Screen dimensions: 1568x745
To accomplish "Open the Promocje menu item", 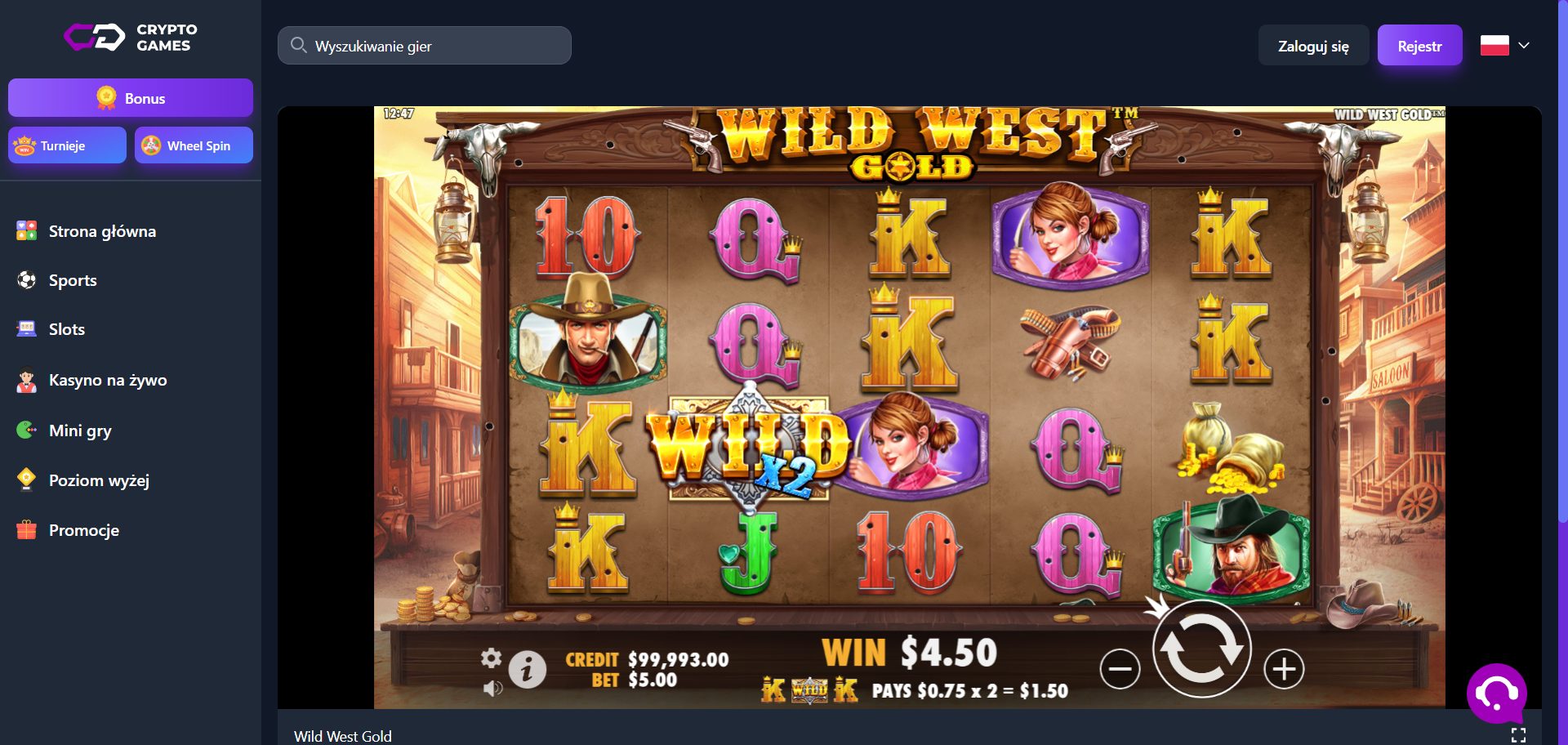I will [x=82, y=530].
